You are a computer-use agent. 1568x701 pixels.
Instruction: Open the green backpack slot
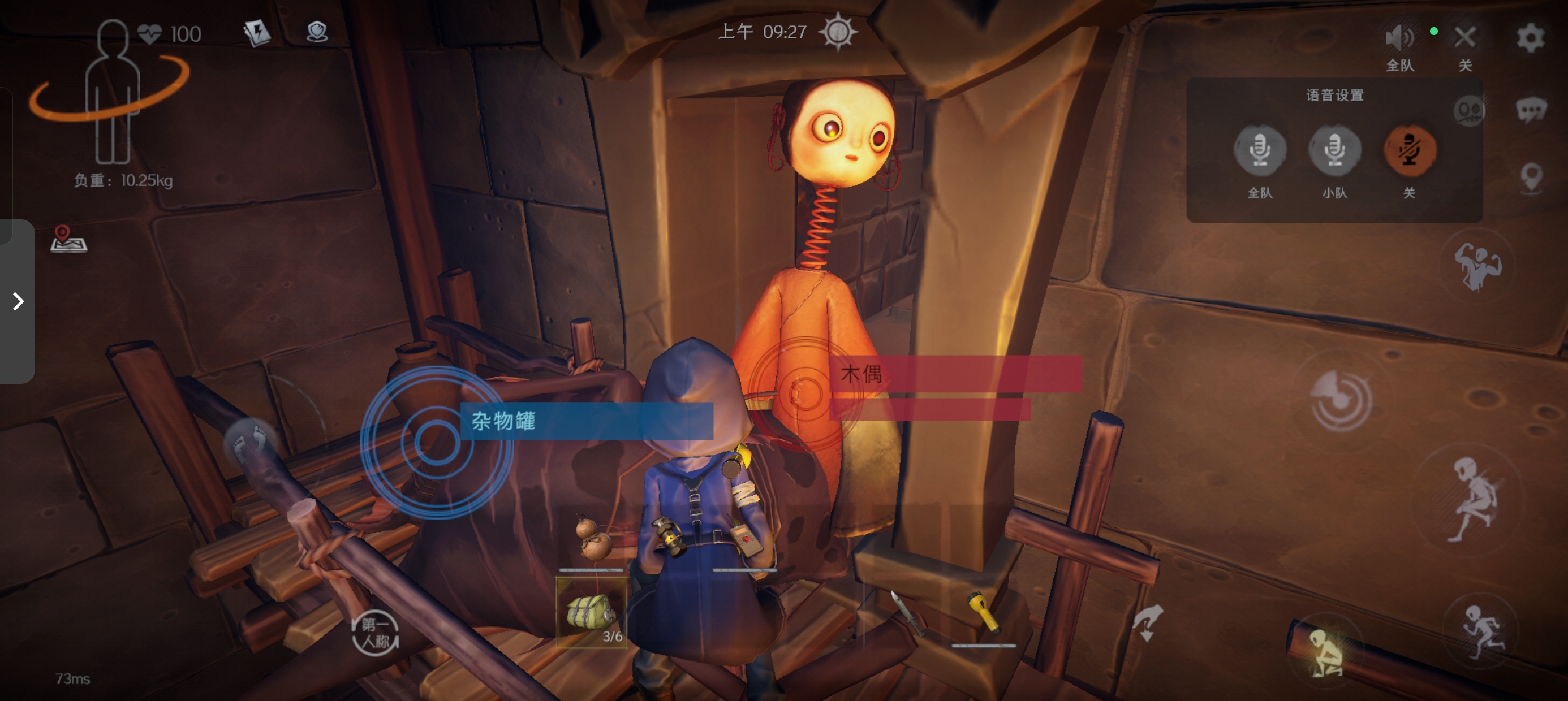point(591,612)
